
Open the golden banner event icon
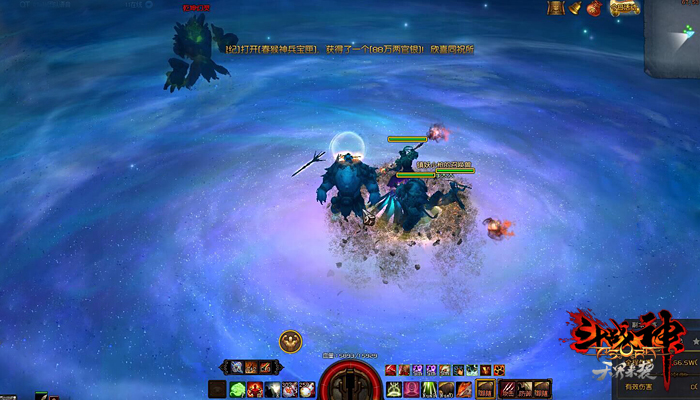point(624,8)
